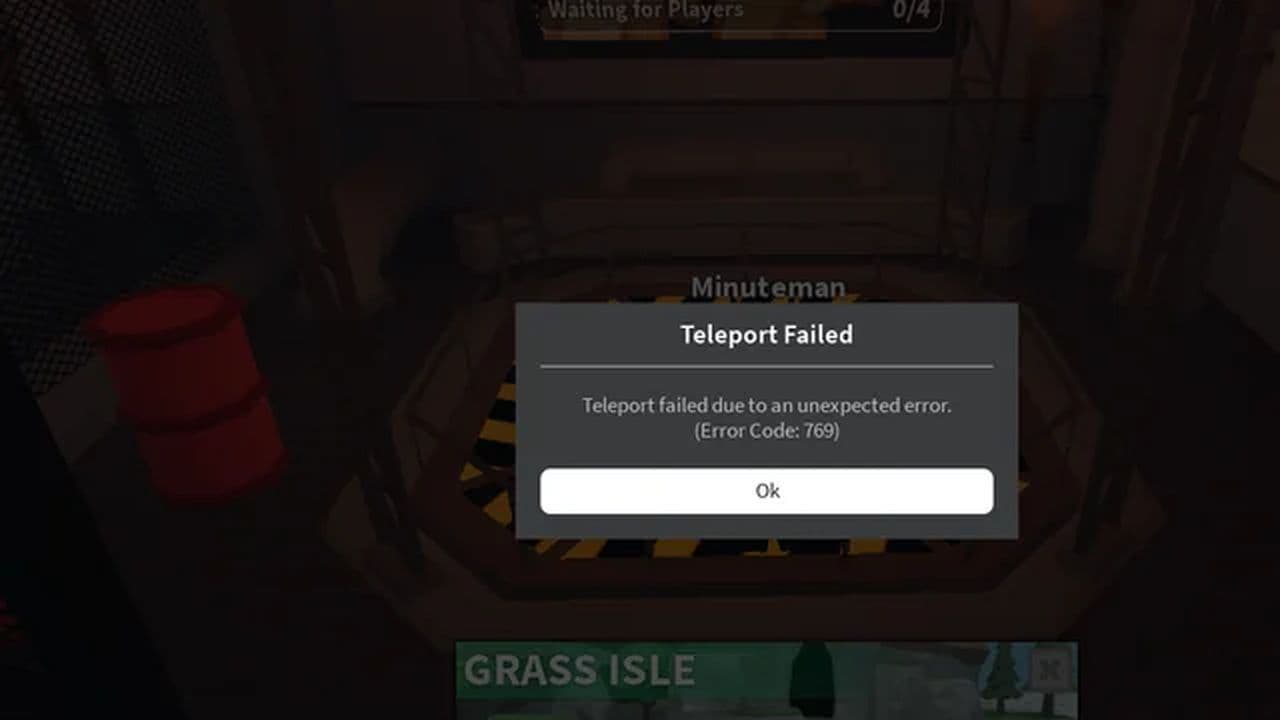Click the Minuteman launch pad nameplate
The image size is (1280, 720).
[770, 287]
